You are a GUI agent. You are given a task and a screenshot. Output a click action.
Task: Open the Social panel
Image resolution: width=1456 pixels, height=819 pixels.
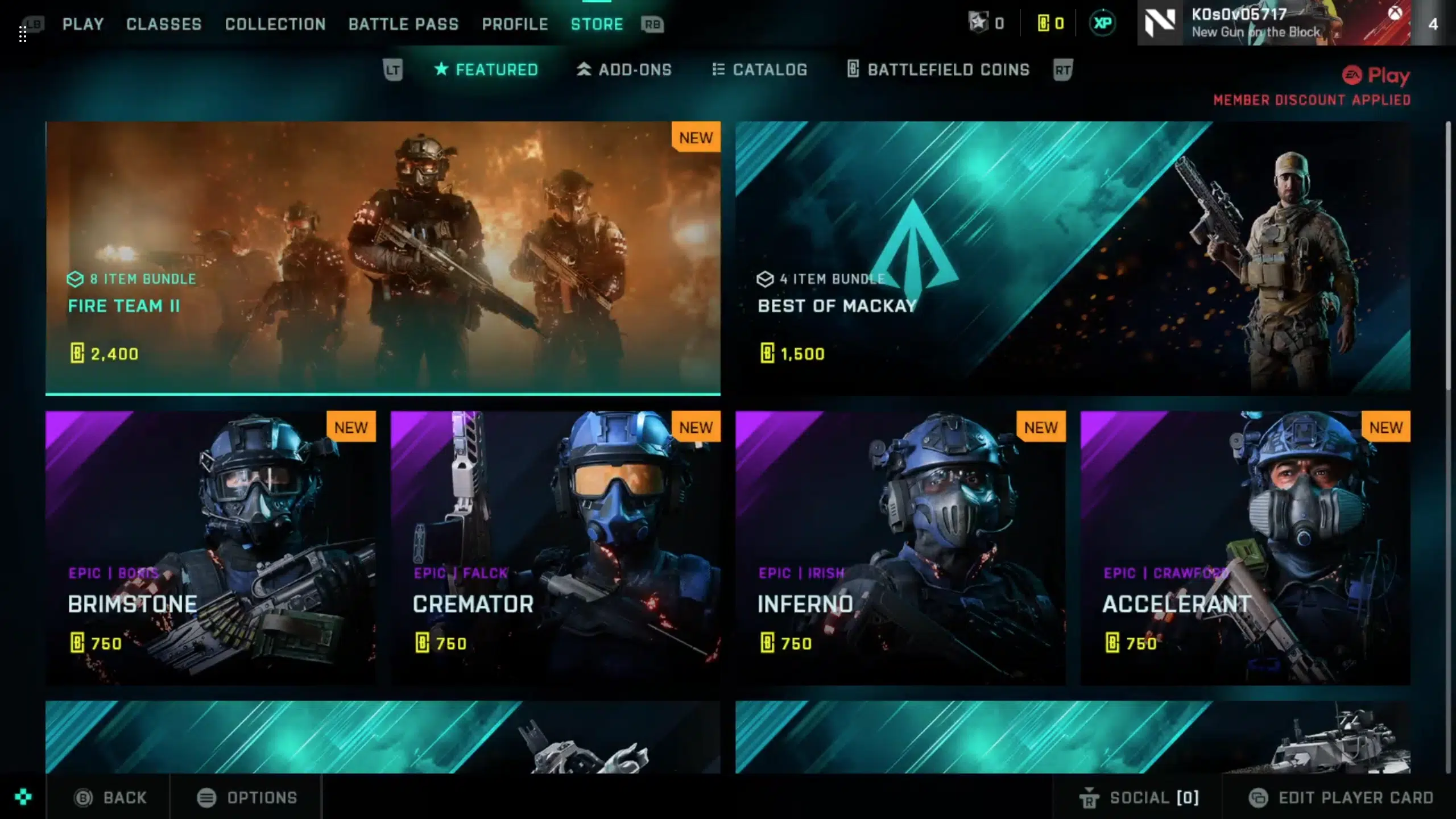pyautogui.click(x=1139, y=797)
